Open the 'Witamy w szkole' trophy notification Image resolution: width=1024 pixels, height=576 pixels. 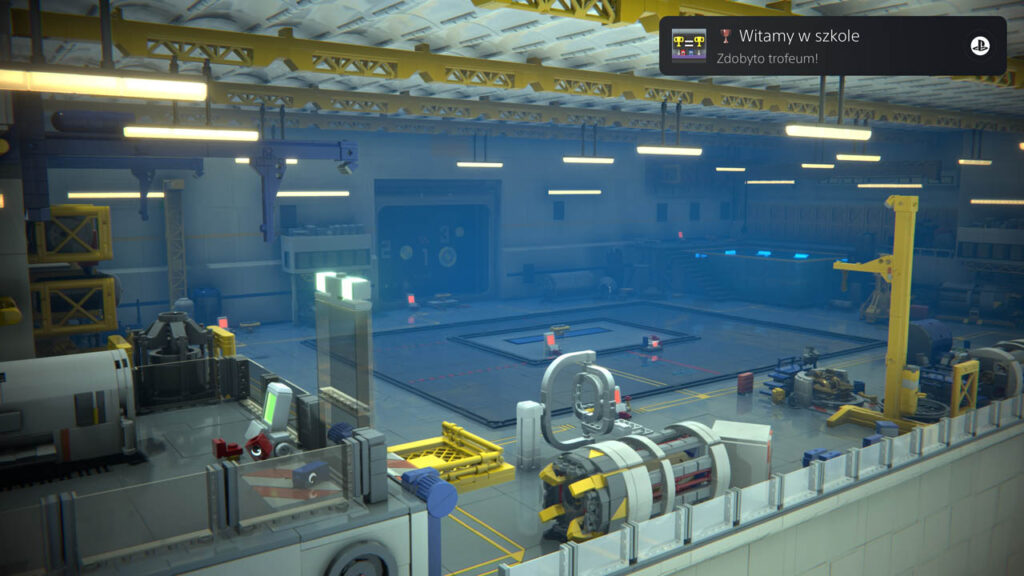click(x=832, y=46)
